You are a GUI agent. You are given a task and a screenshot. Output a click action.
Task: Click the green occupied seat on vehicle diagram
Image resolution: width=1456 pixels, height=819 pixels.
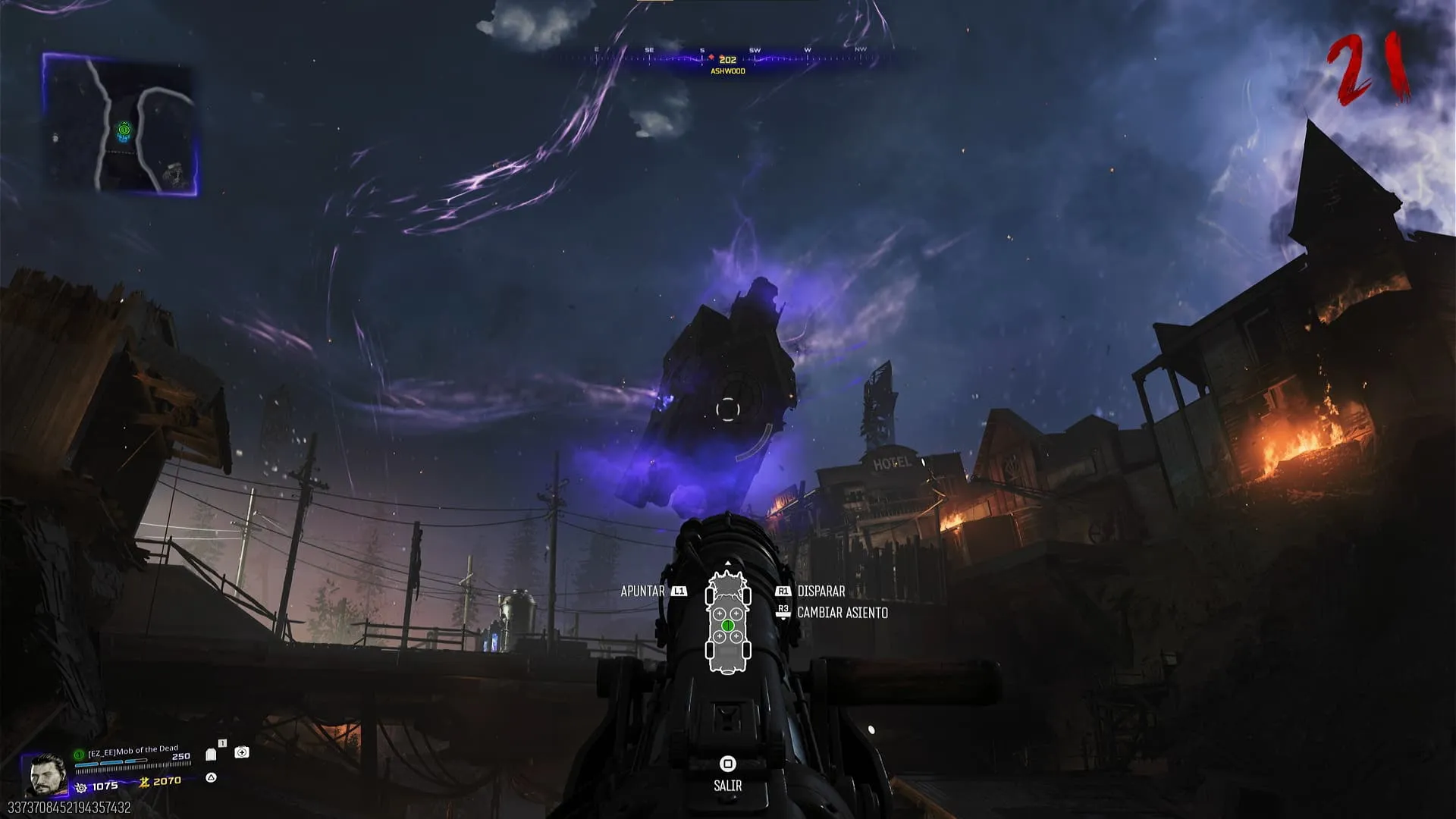(x=728, y=626)
